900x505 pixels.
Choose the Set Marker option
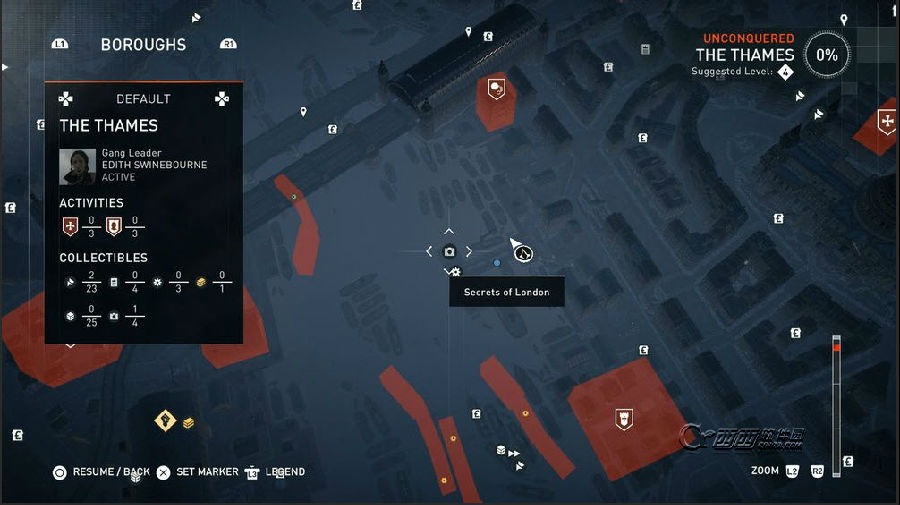tap(207, 472)
